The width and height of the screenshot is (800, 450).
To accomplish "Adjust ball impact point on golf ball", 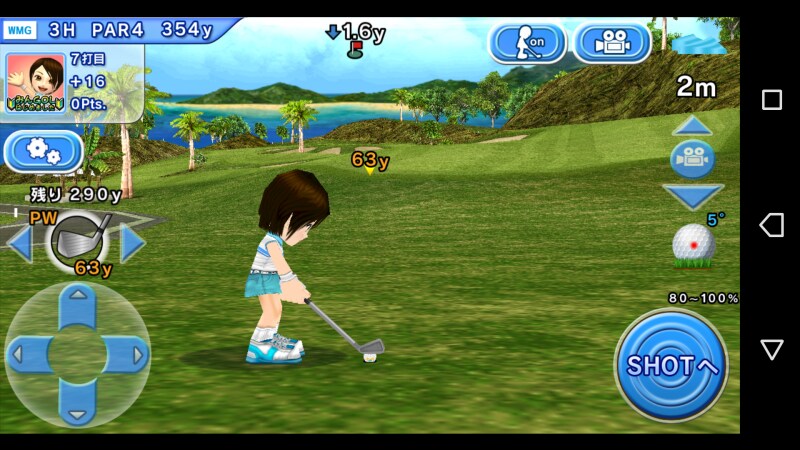I will pos(693,244).
